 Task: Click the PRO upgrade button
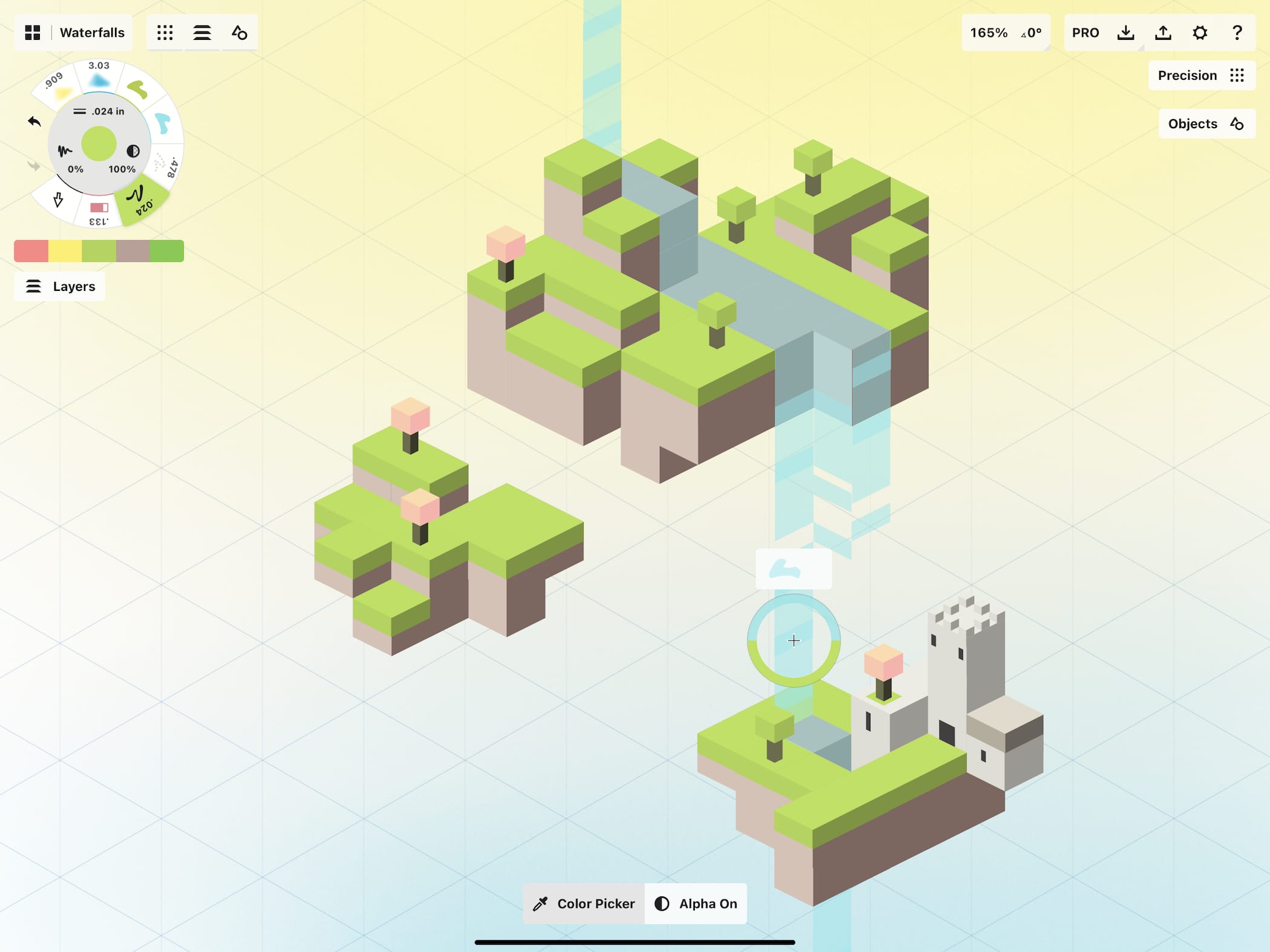coord(1086,33)
